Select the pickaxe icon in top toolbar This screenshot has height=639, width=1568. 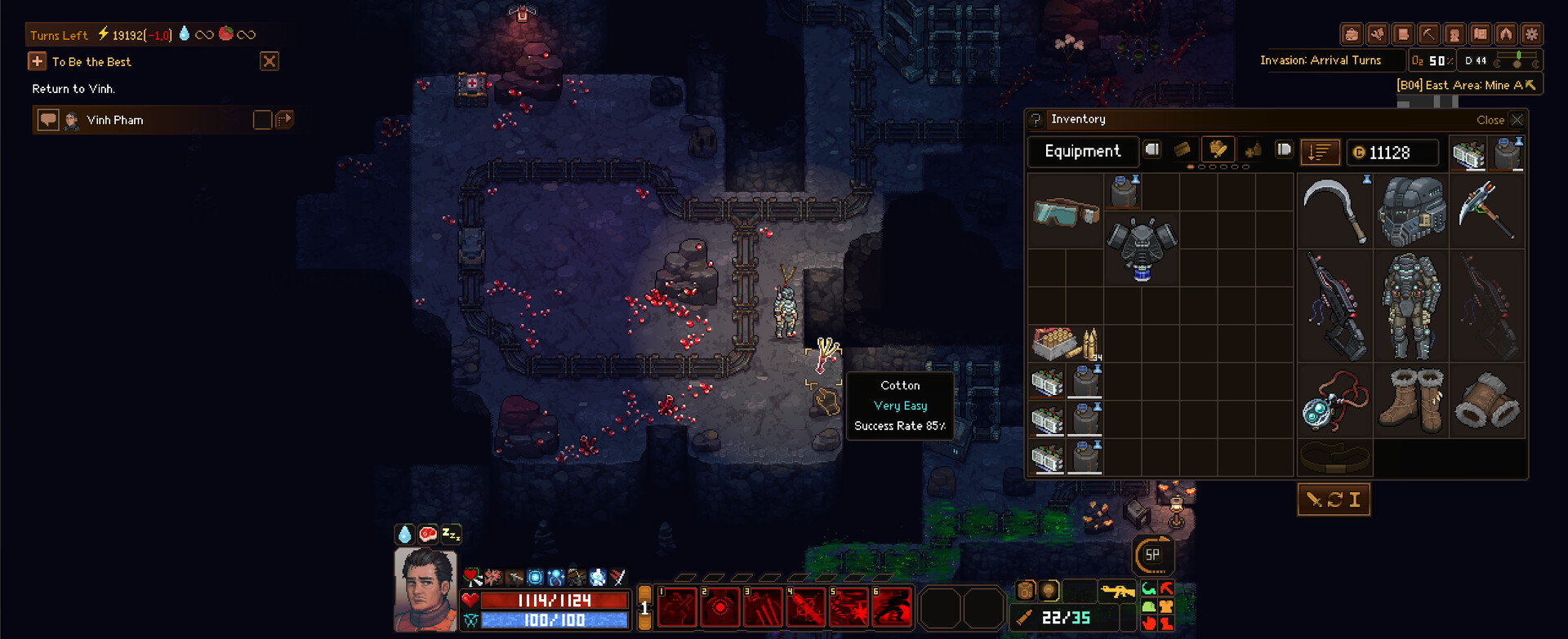pos(1428,33)
